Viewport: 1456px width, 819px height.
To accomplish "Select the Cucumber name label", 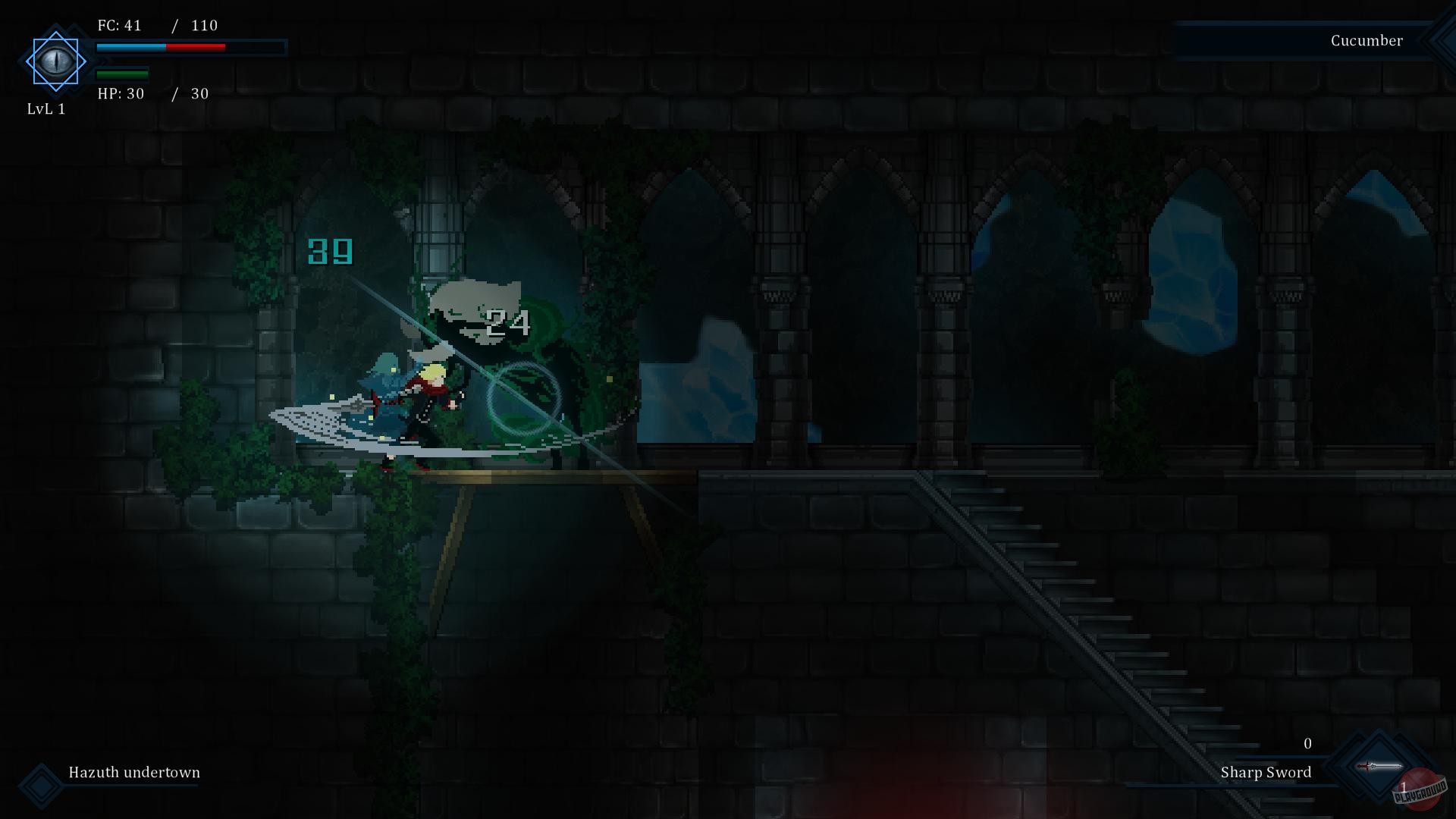I will click(x=1367, y=40).
